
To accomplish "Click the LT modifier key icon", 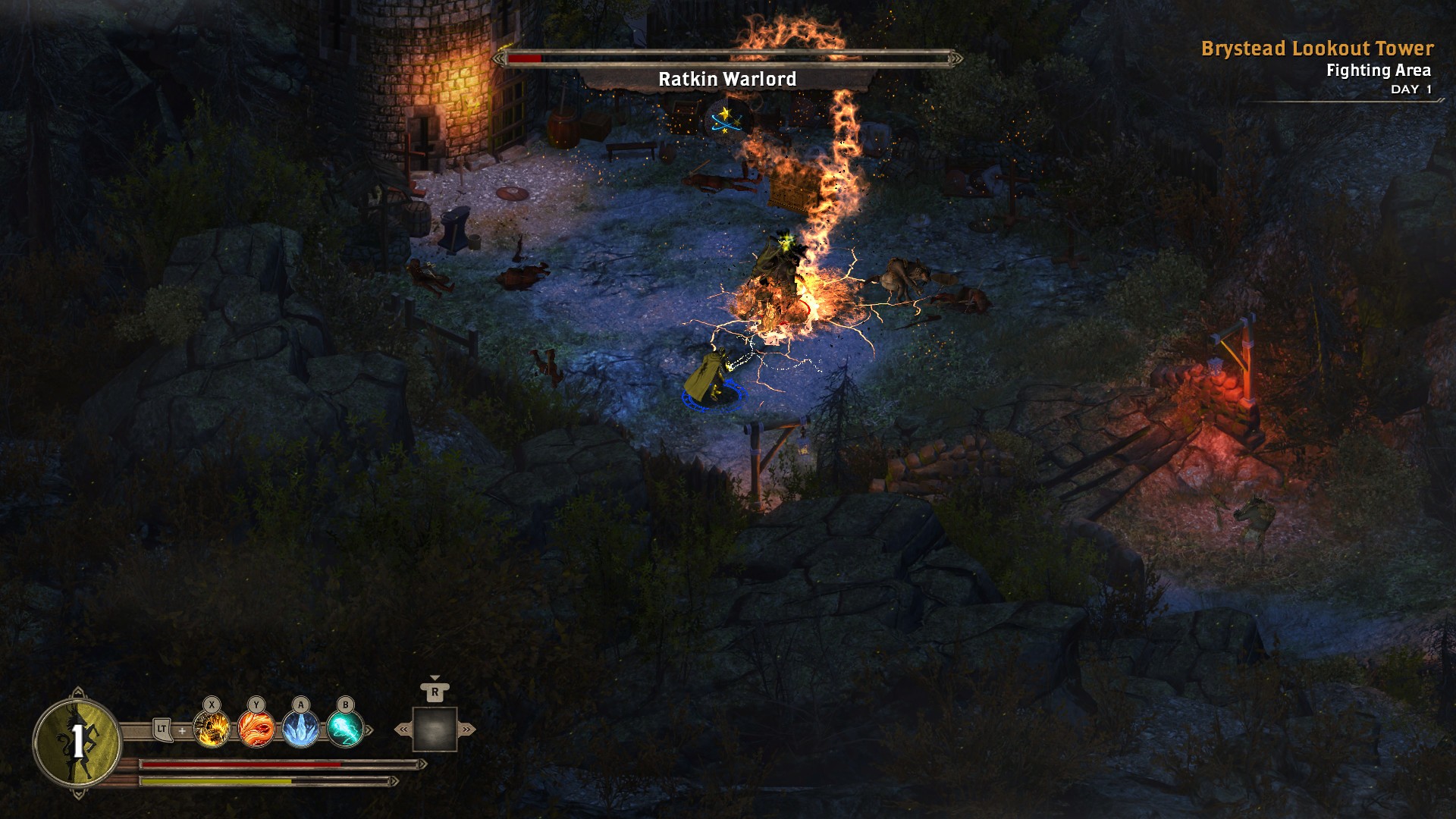I will (x=162, y=729).
